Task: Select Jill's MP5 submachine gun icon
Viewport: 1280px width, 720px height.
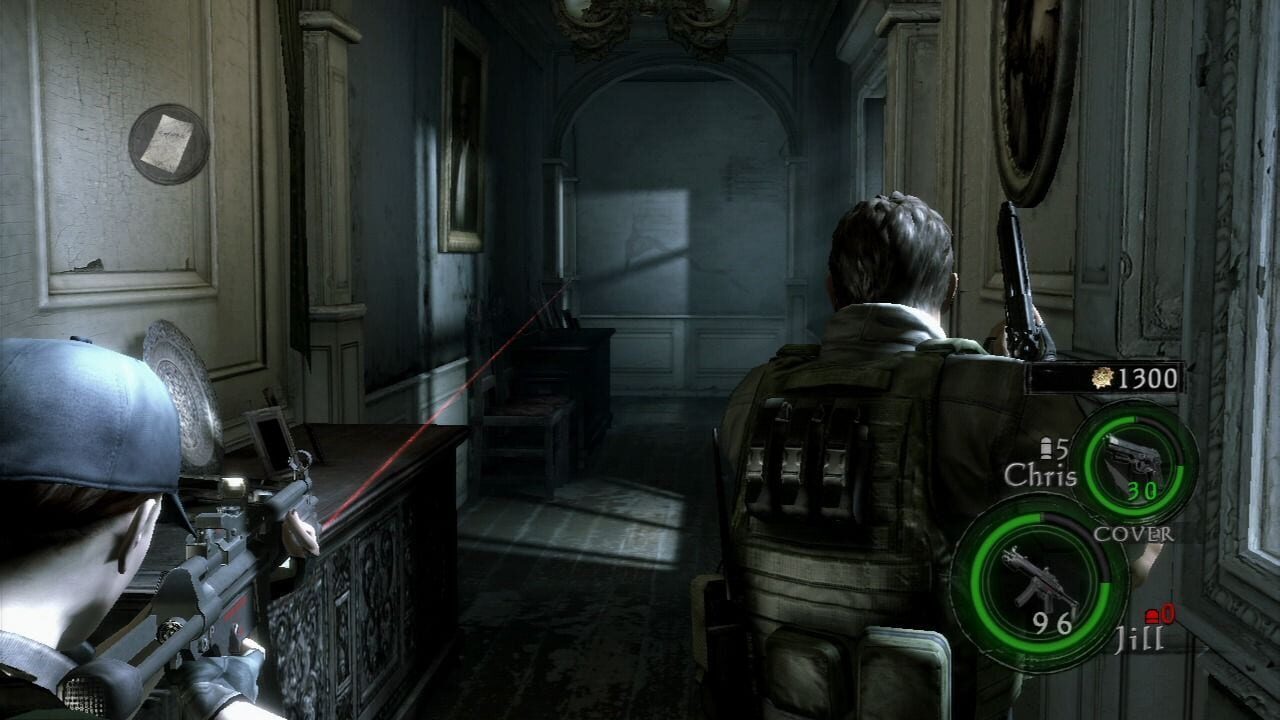Action: click(1041, 578)
